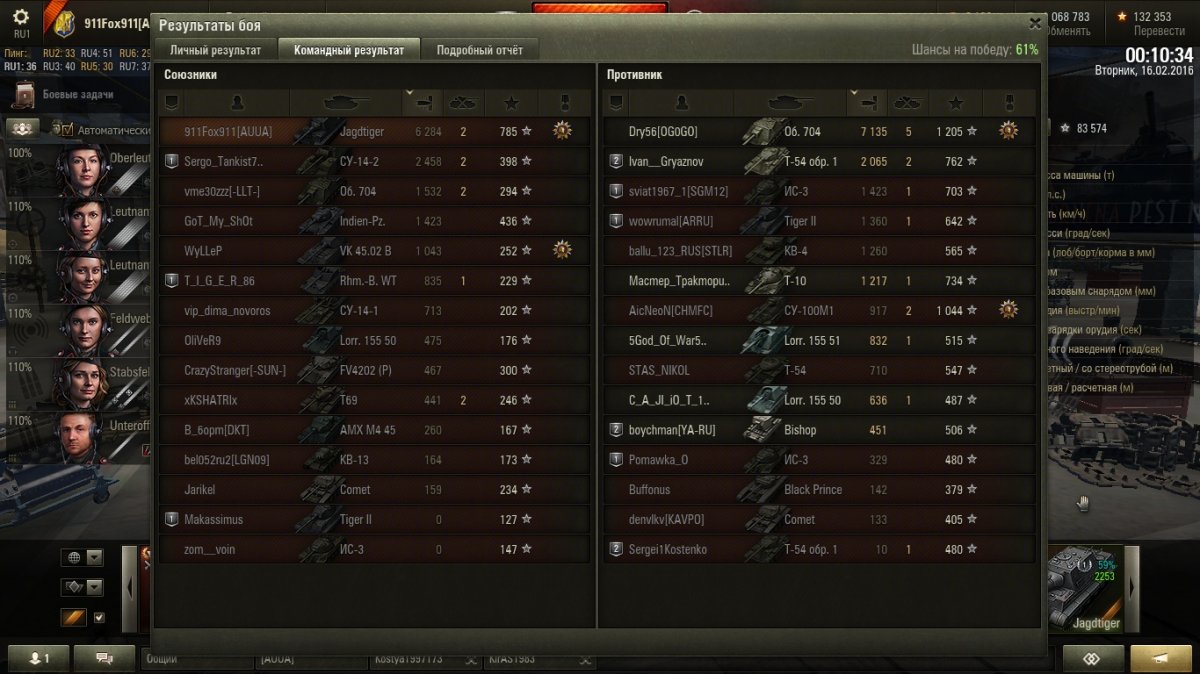This screenshot has height=674, width=1200.
Task: Click Перевести free experience conversion
Action: click(1159, 31)
